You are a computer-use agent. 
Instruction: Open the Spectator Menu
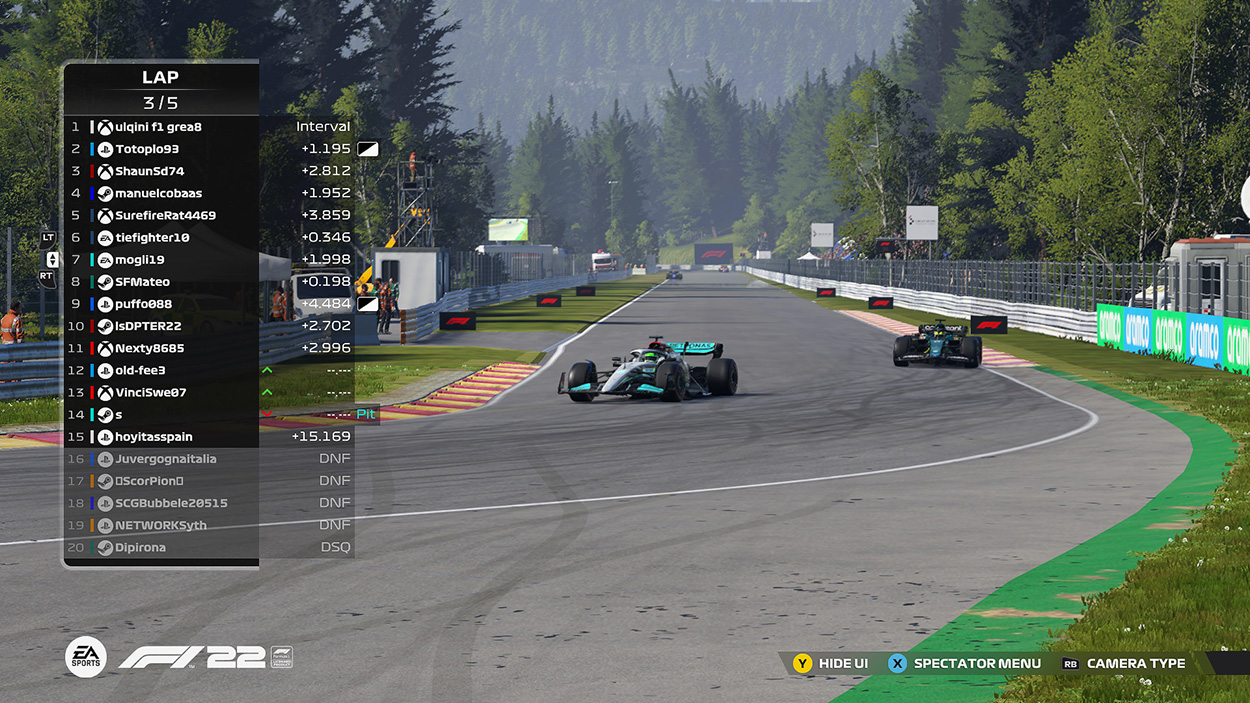tap(965, 663)
